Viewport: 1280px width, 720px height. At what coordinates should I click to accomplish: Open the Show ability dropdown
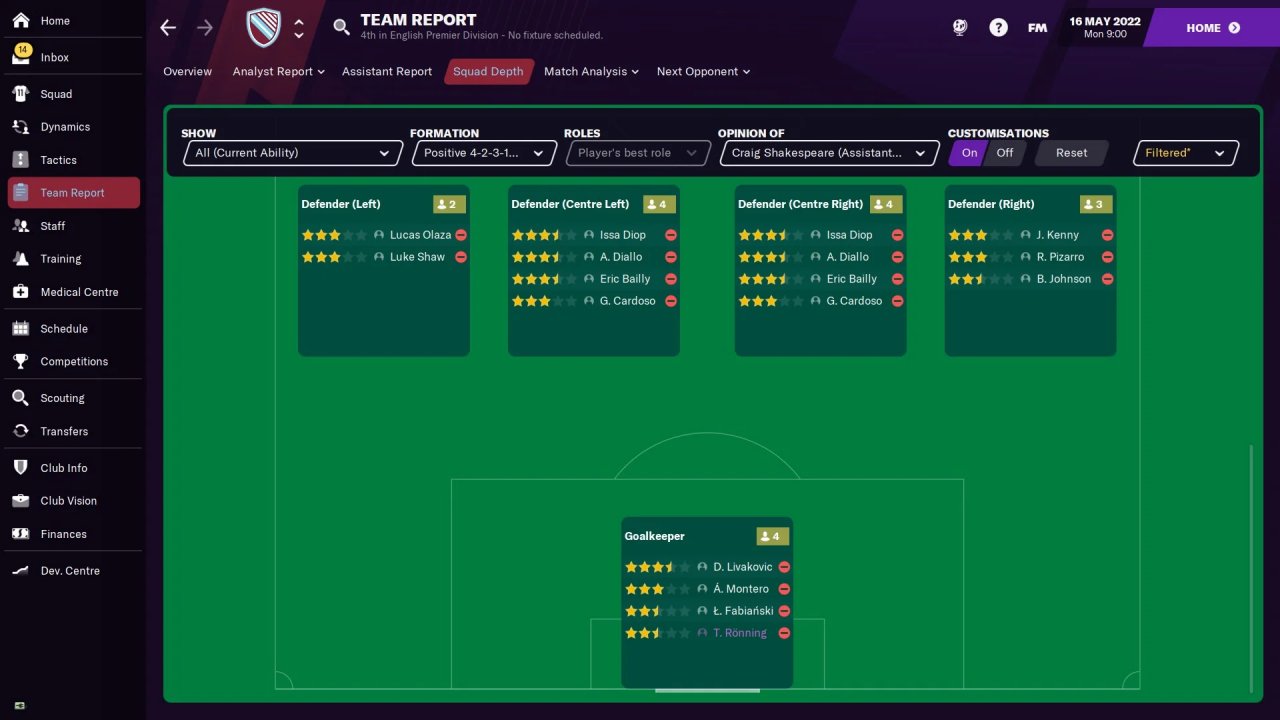[x=293, y=153]
